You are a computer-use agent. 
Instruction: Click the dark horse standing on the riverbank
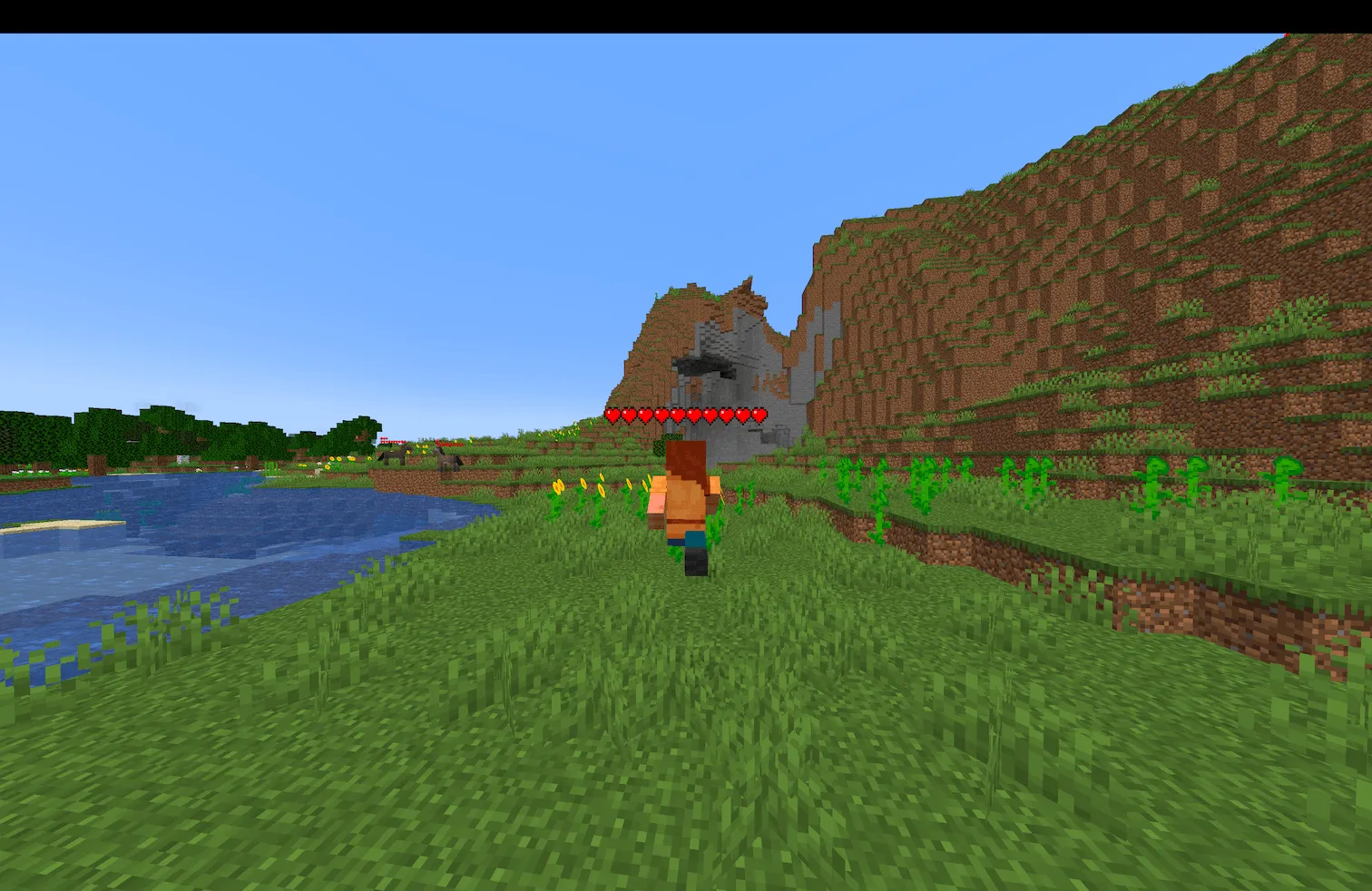click(392, 458)
